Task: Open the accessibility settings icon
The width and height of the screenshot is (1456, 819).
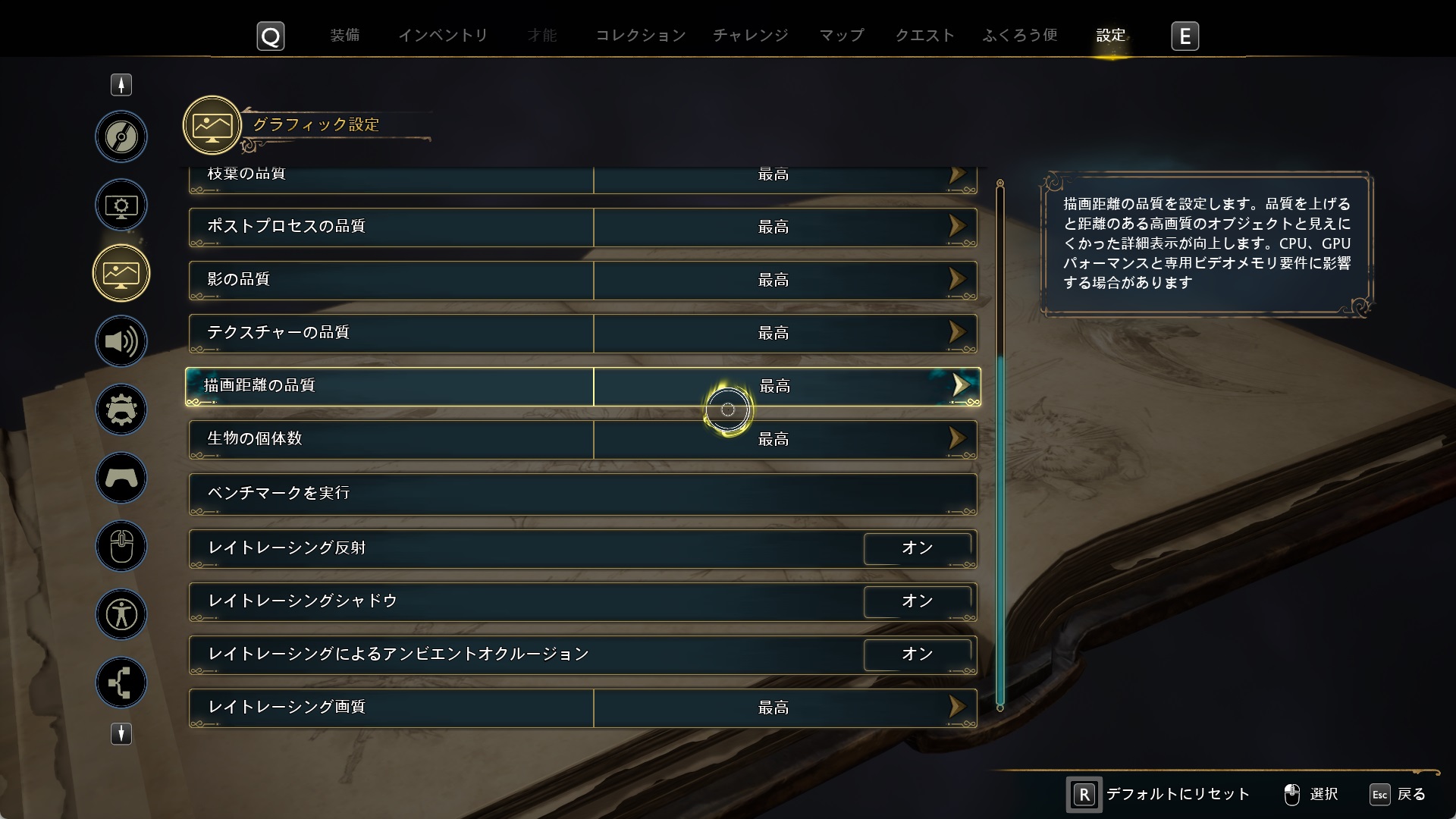Action: (x=121, y=614)
